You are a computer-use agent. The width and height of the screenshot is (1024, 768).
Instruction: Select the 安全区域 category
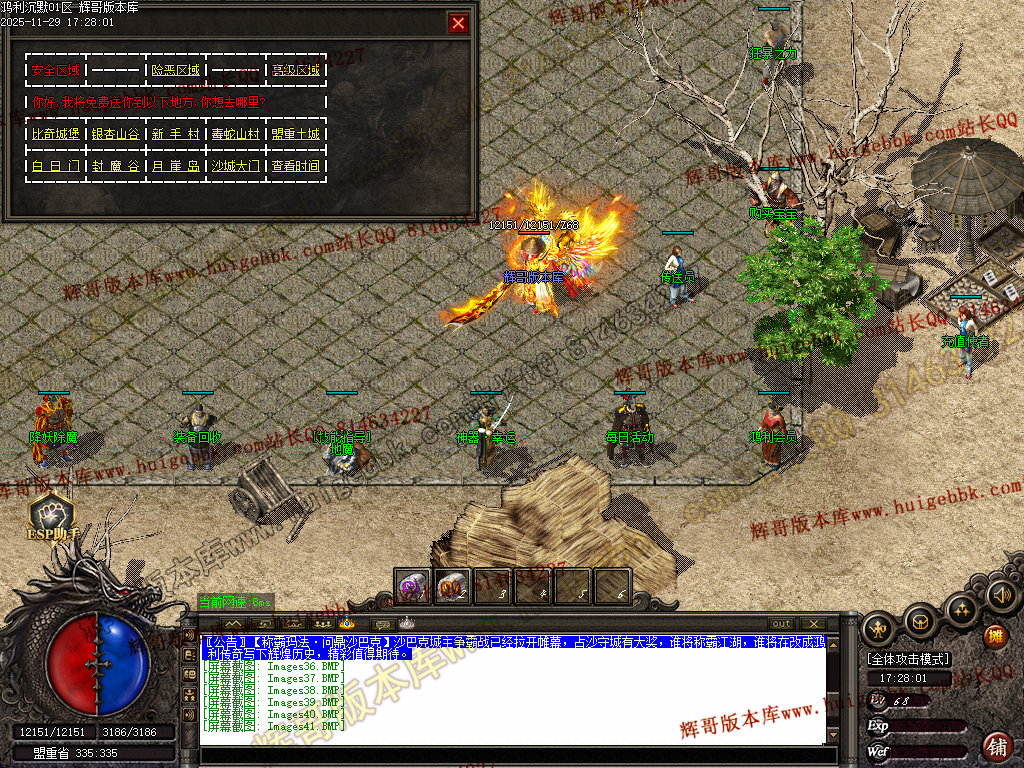click(55, 70)
